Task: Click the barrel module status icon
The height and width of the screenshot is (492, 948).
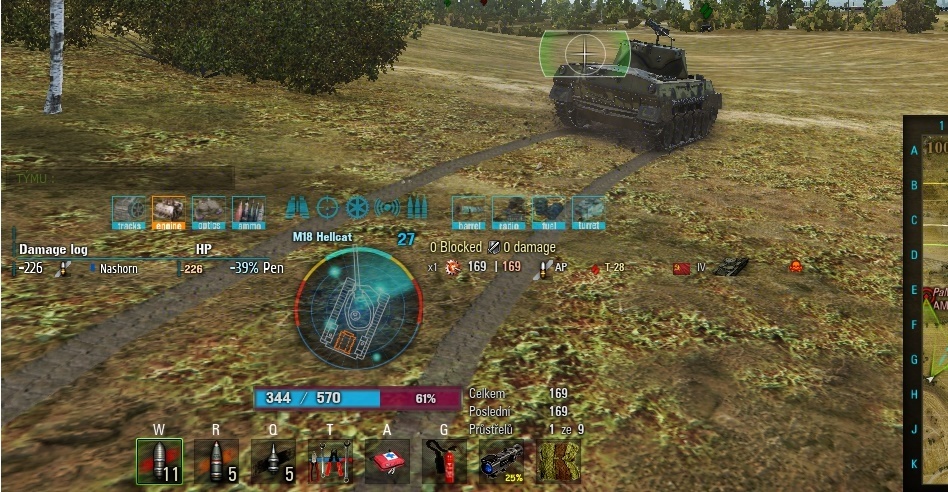Action: (x=470, y=211)
